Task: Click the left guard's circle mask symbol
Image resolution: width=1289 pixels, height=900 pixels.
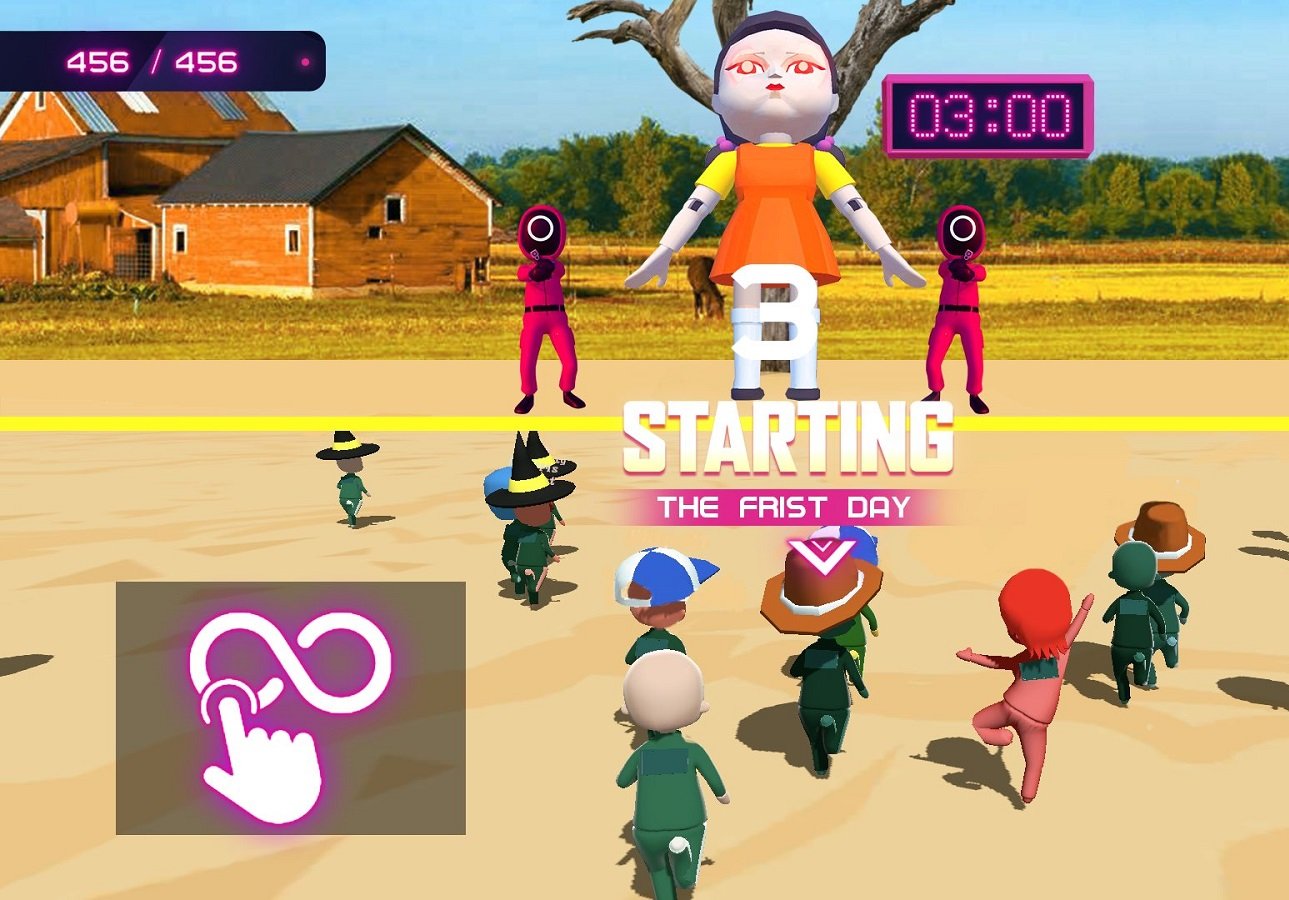Action: 541,226
